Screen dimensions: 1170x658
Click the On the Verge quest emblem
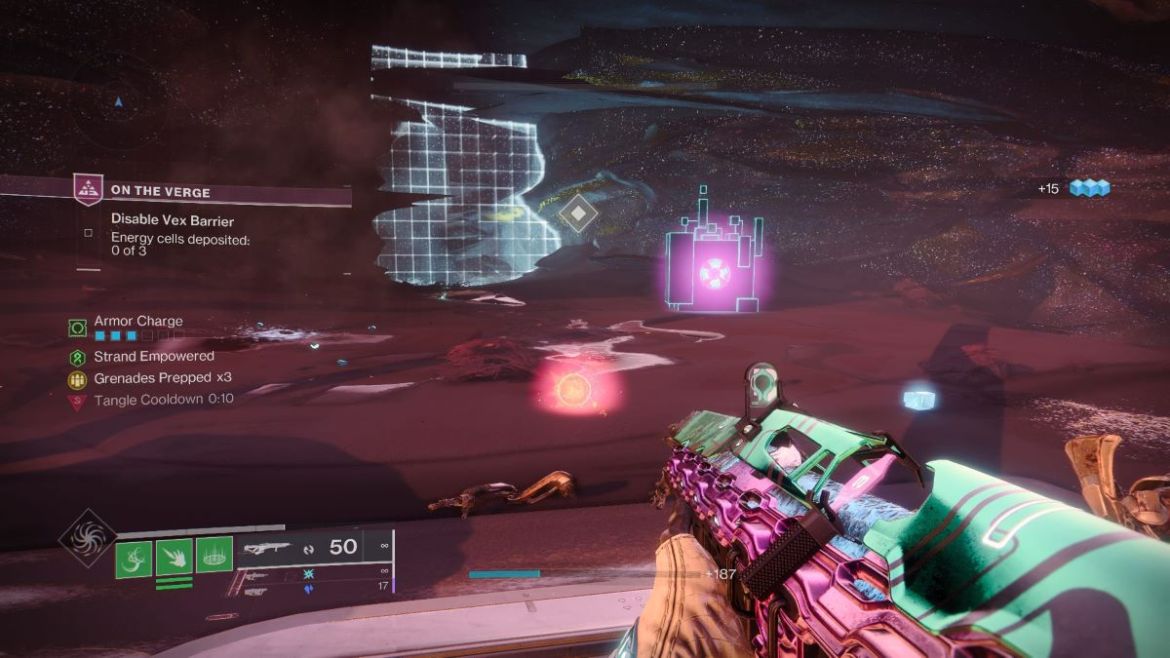pos(88,189)
